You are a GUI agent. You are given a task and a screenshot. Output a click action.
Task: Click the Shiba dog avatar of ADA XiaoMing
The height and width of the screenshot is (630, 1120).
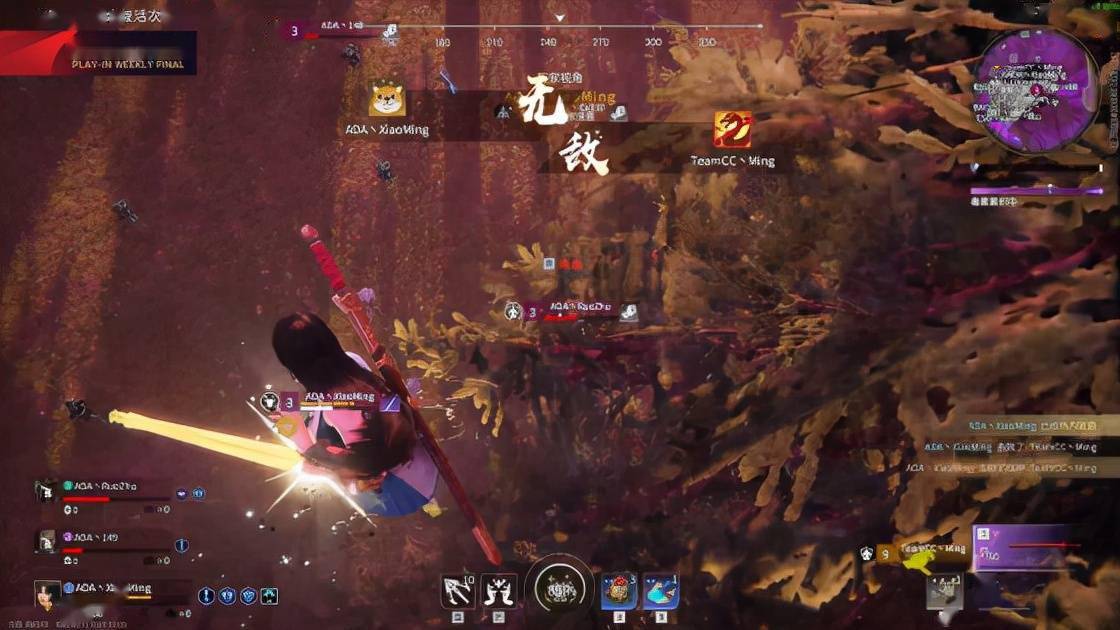[387, 99]
